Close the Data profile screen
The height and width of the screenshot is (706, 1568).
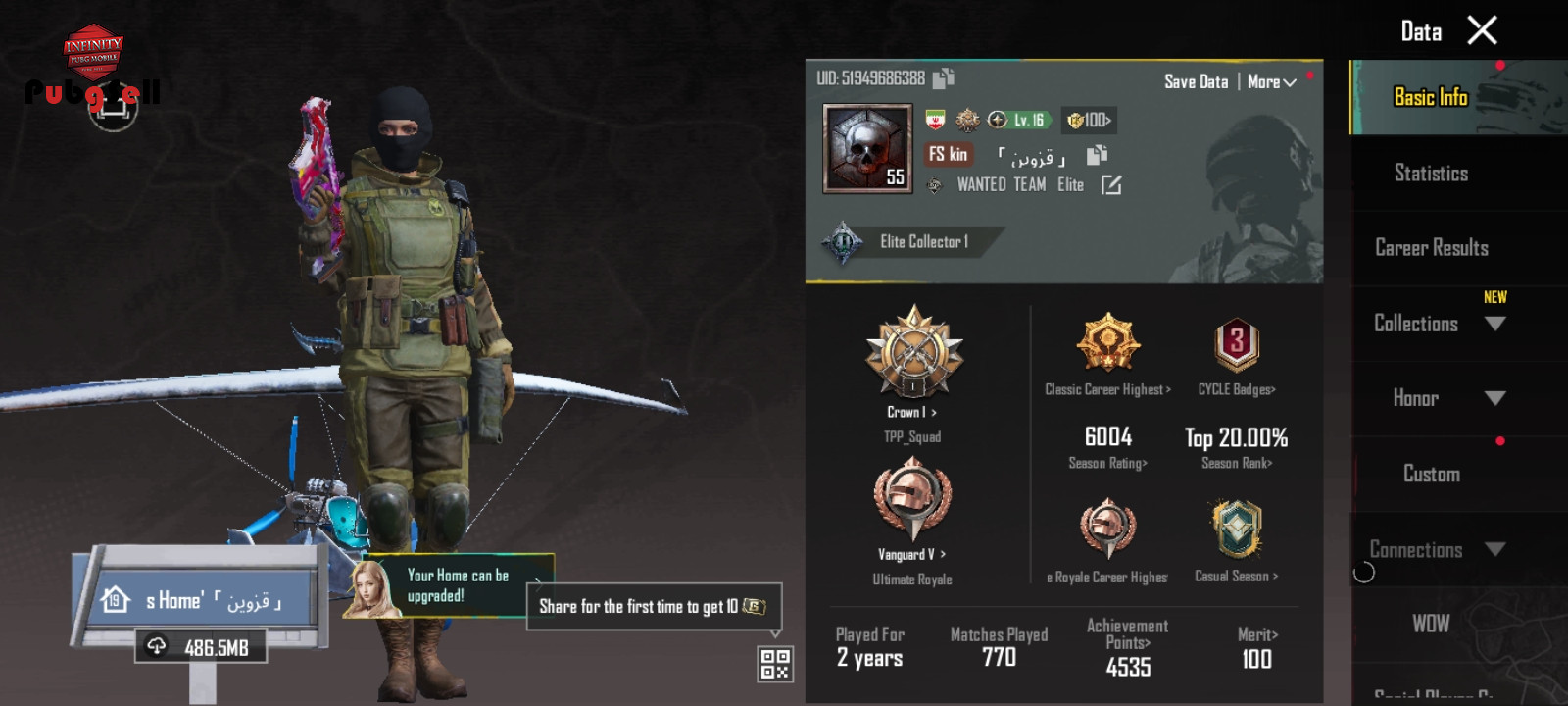coord(1482,31)
